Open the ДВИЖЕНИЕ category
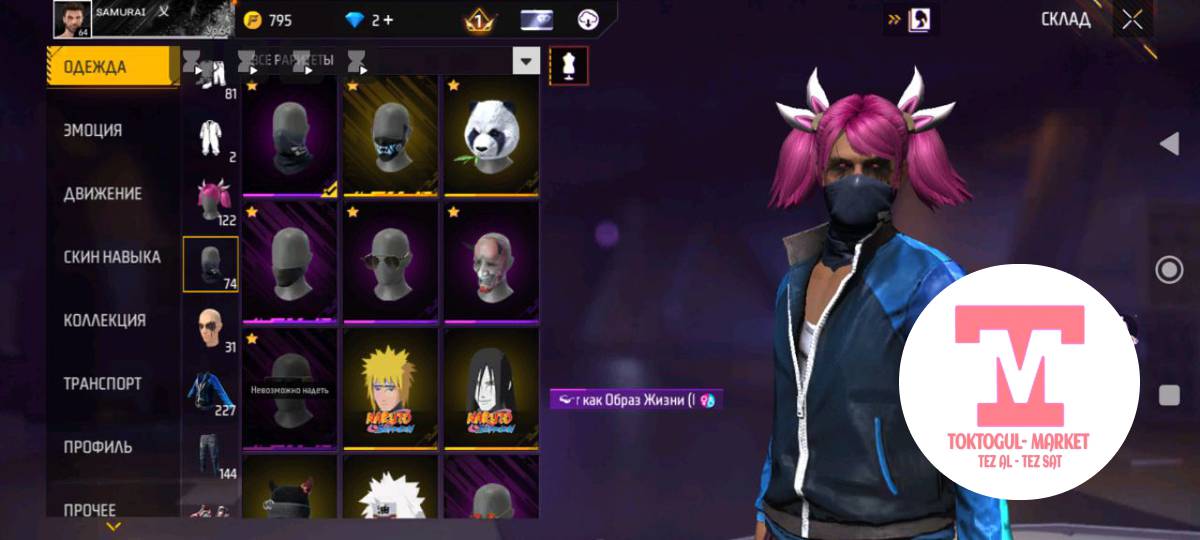Screen dimensions: 1200x540 point(102,194)
